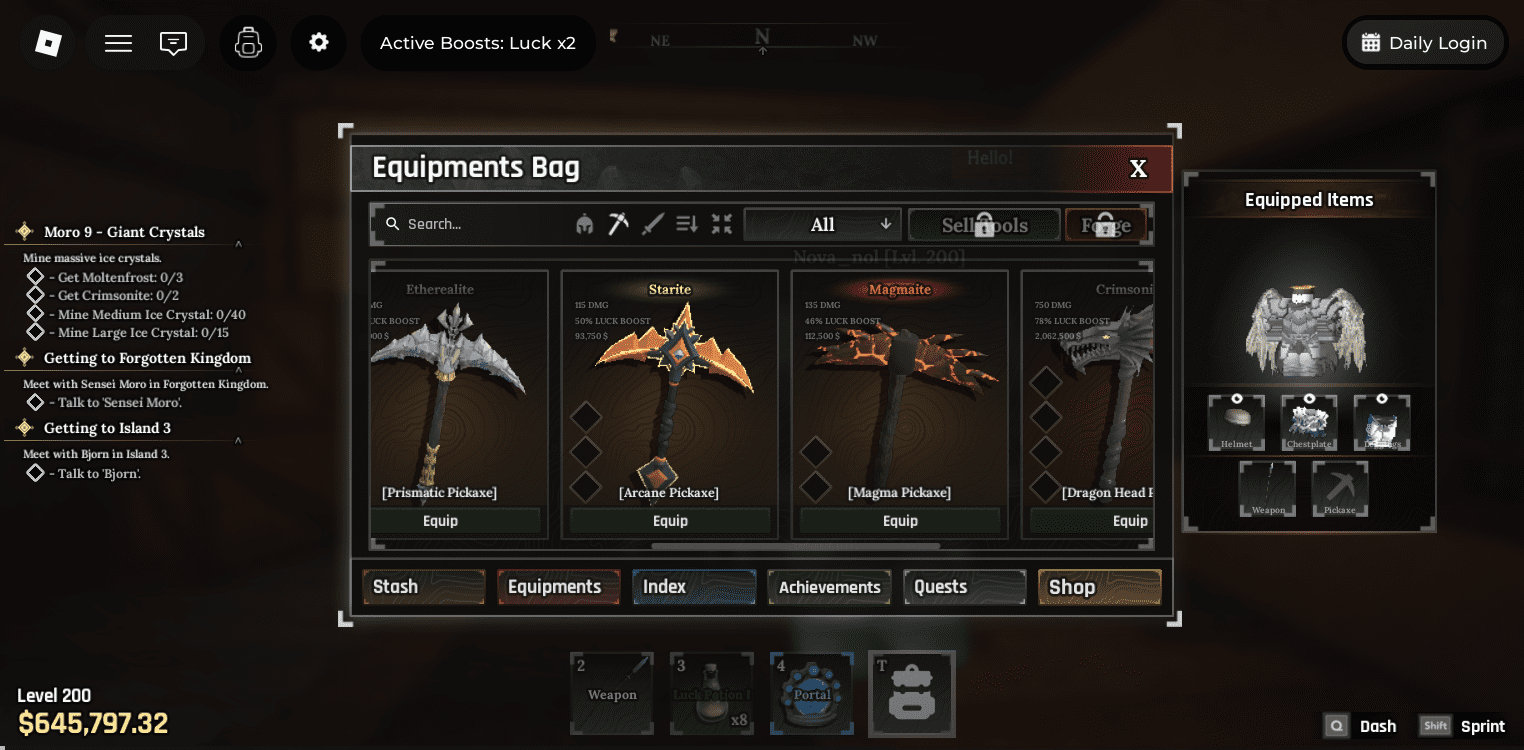Filter bag by helmet armor icon
This screenshot has height=750, width=1524.
[x=585, y=224]
